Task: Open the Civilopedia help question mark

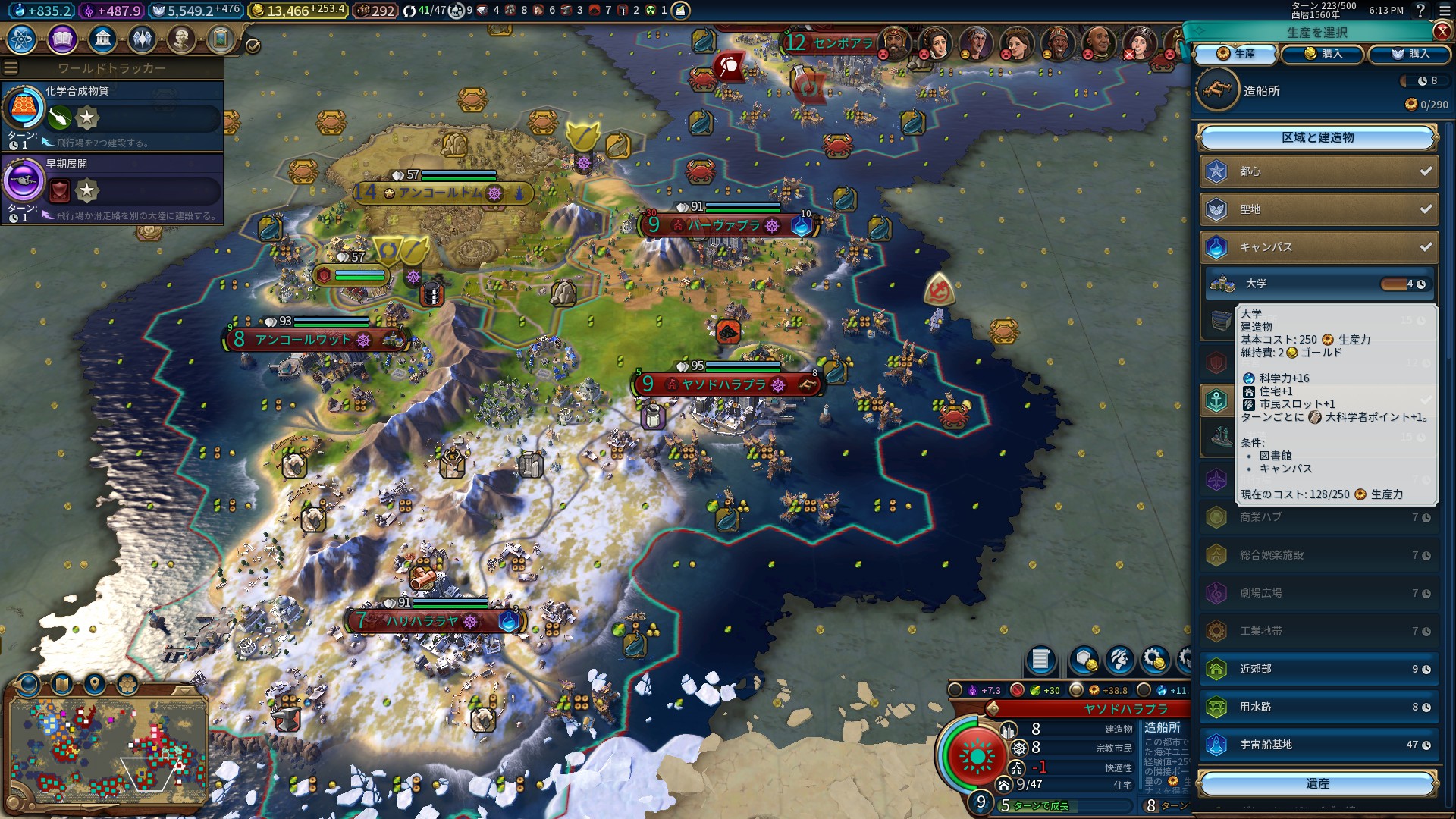Action: click(x=1420, y=10)
